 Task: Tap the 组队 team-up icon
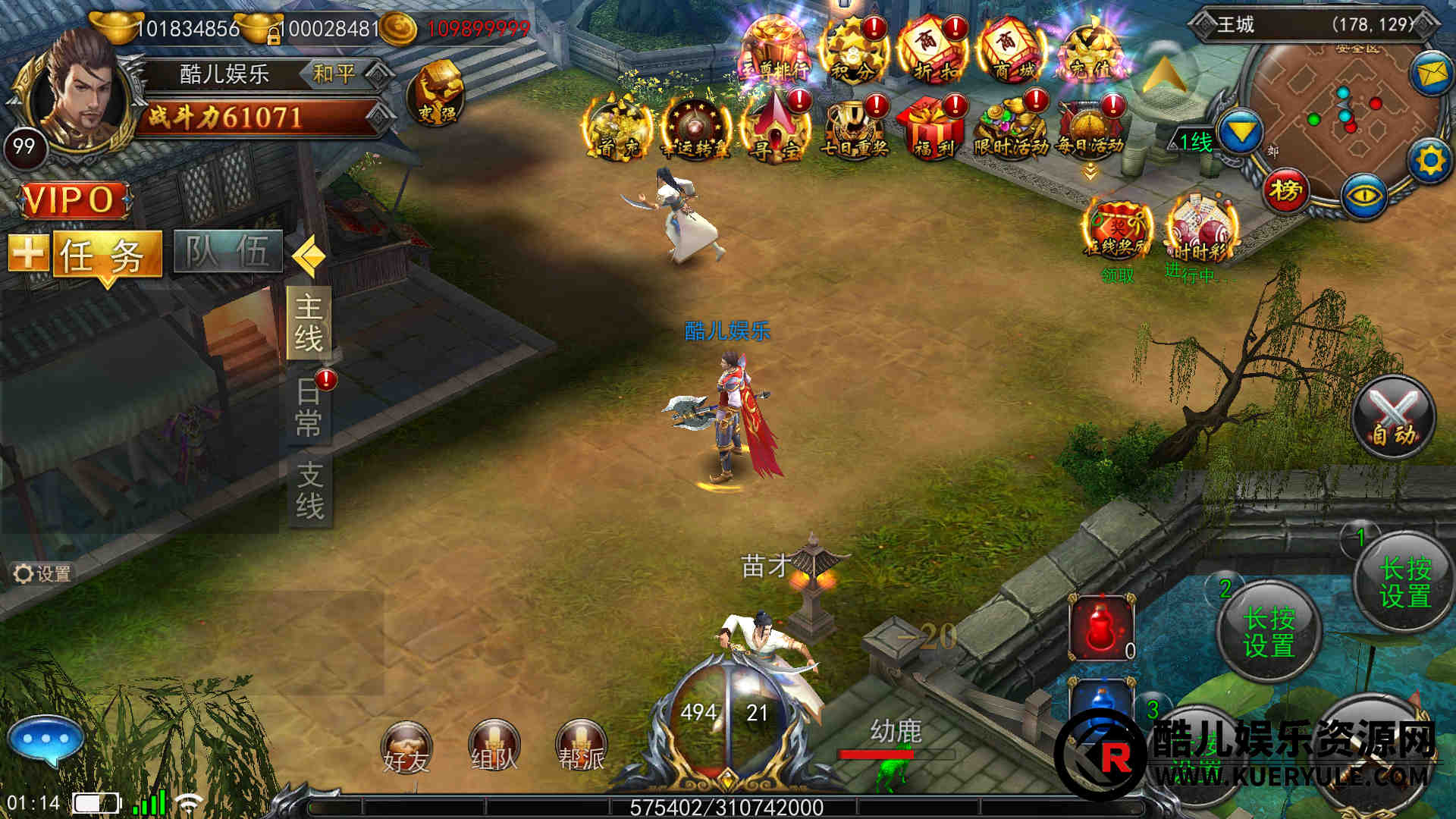pyautogui.click(x=494, y=747)
